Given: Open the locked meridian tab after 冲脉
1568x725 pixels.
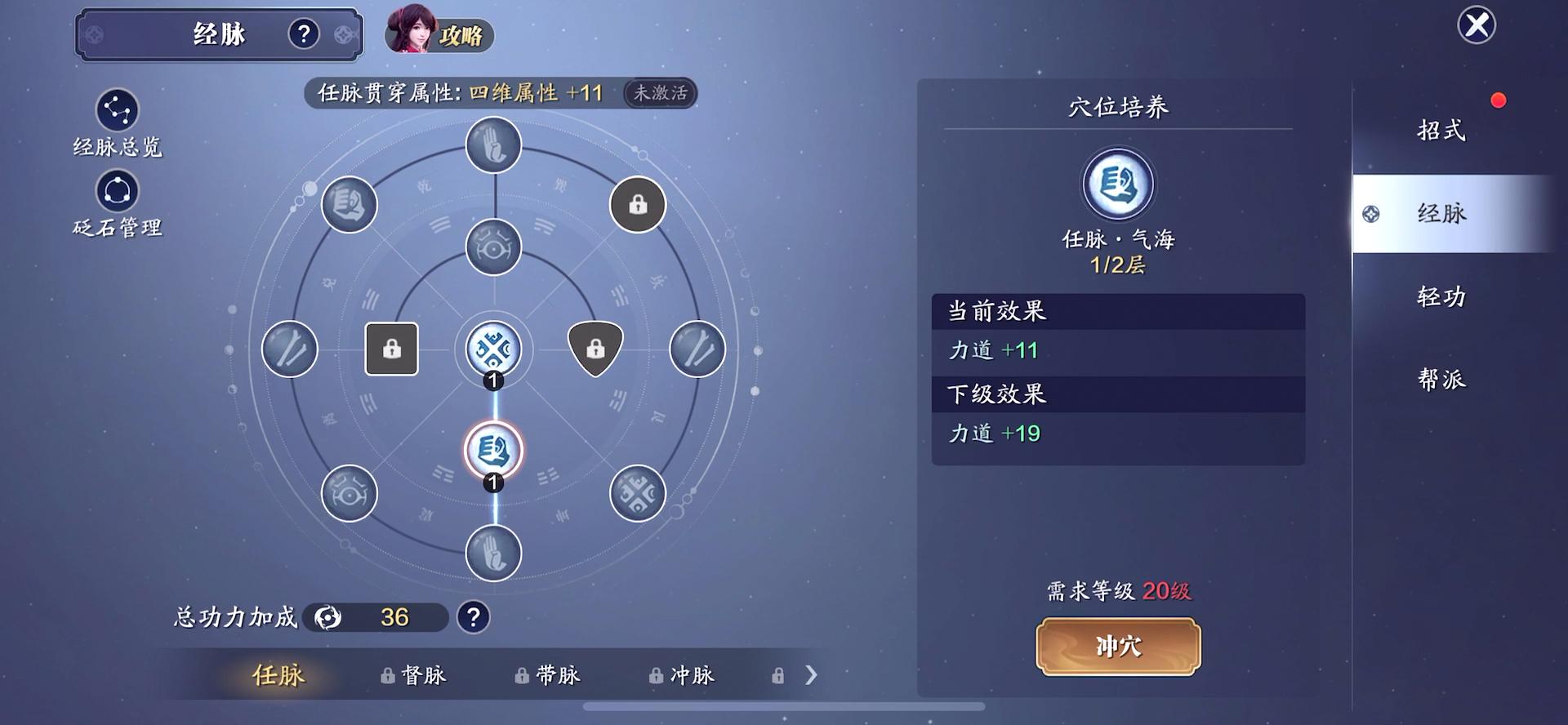Looking at the screenshot, I should [777, 675].
